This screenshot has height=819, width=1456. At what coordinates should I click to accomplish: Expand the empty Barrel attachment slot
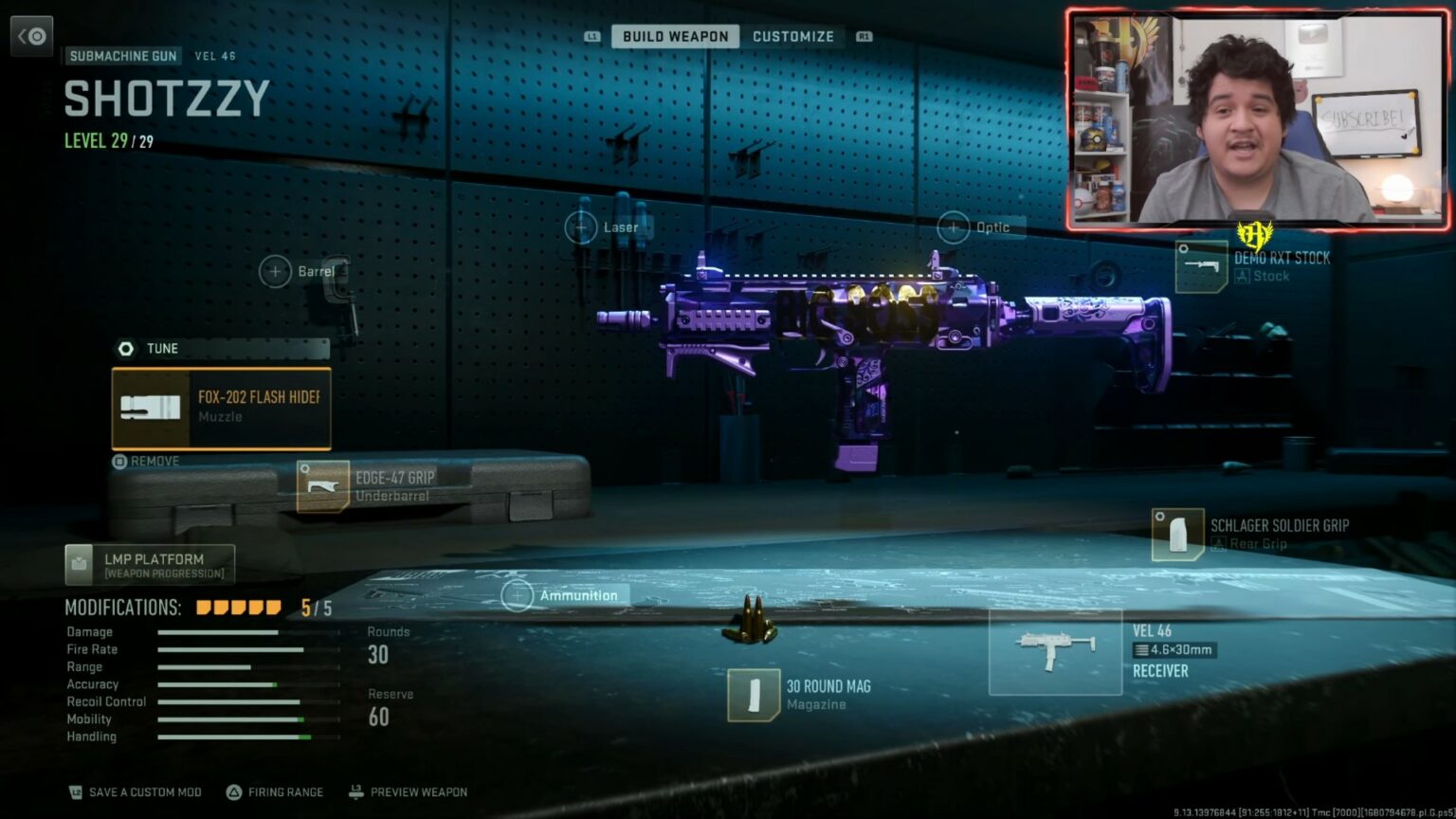(275, 272)
